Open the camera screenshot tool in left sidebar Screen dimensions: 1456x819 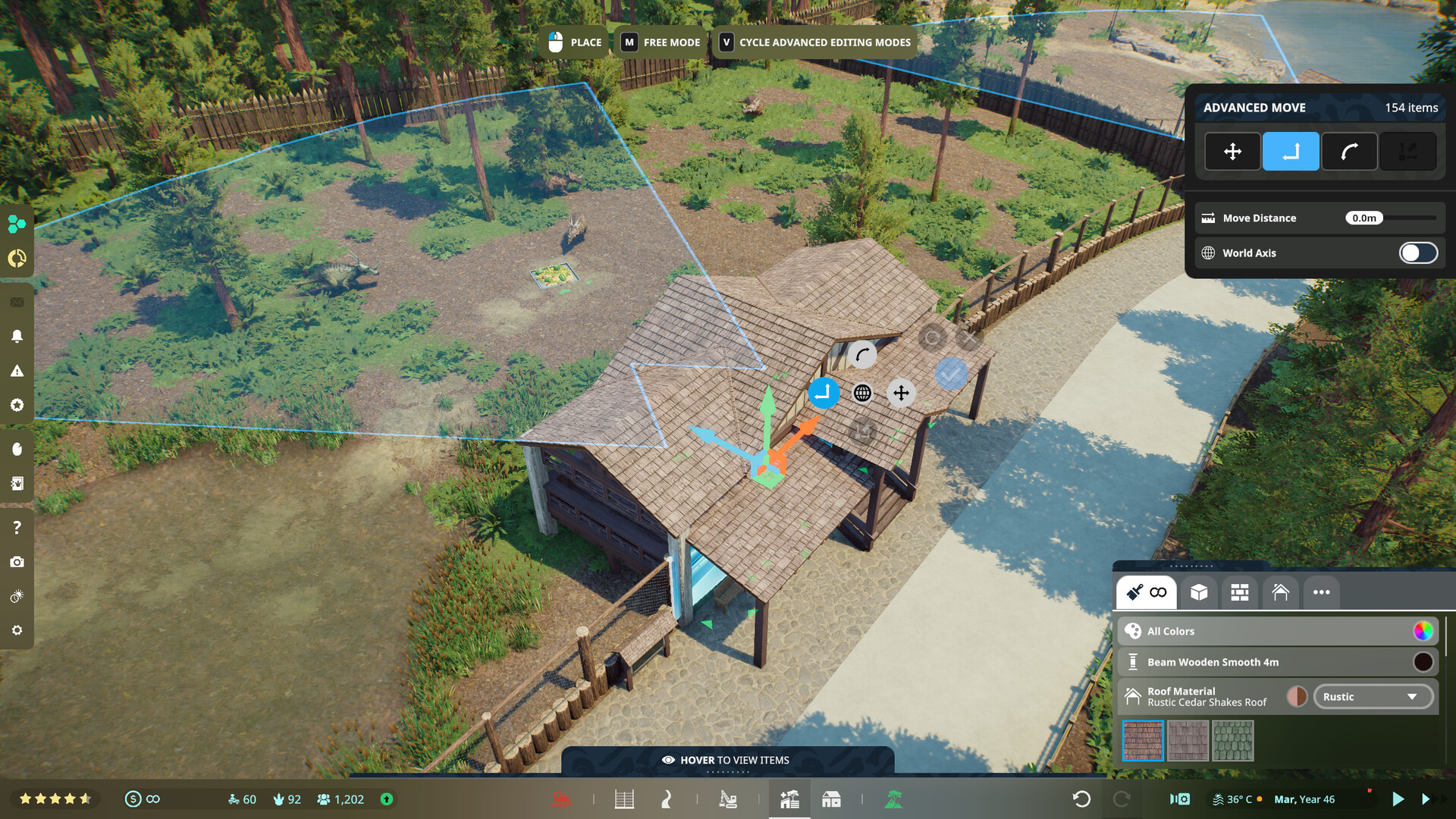pyautogui.click(x=17, y=561)
